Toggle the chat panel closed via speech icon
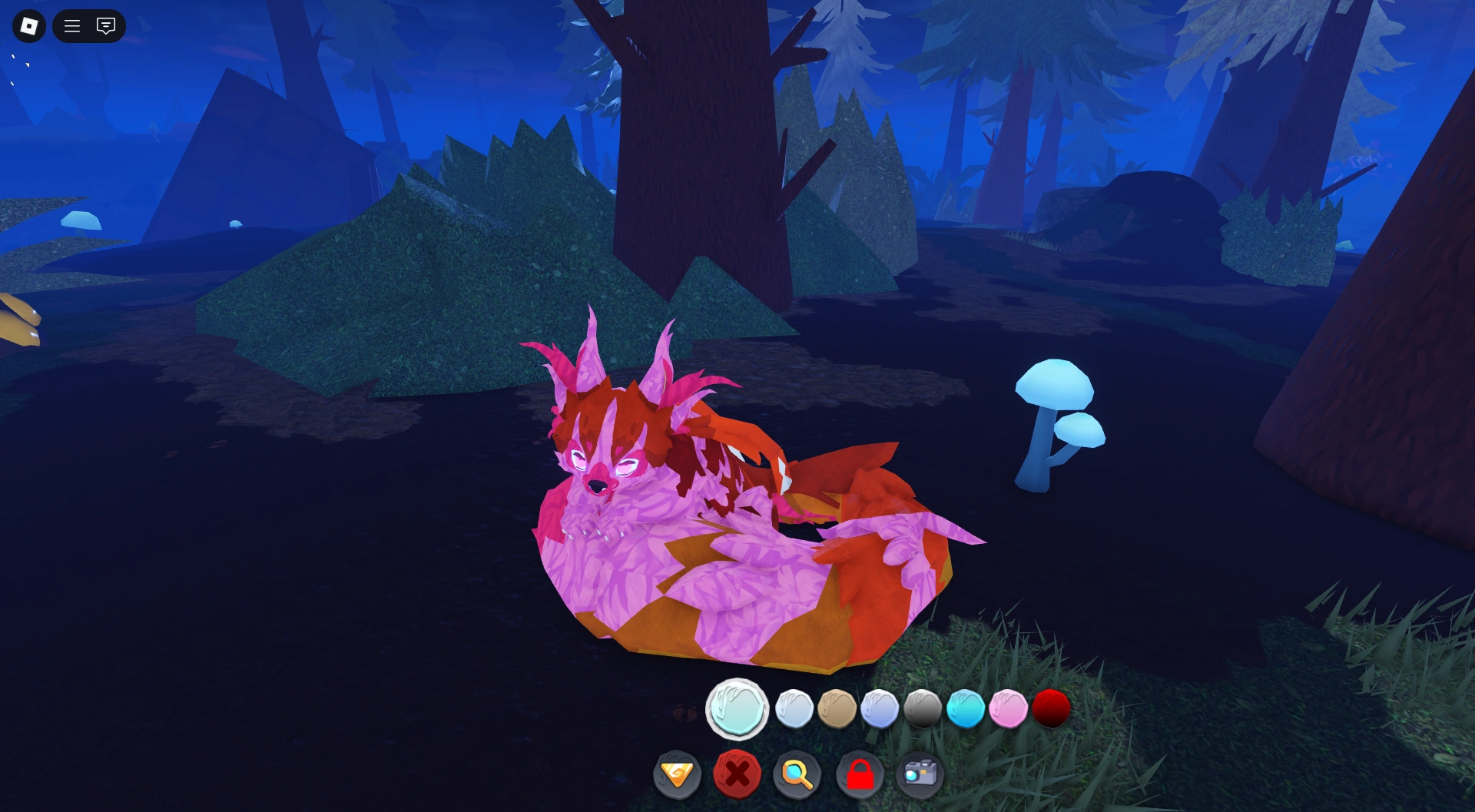1475x812 pixels. click(x=104, y=25)
